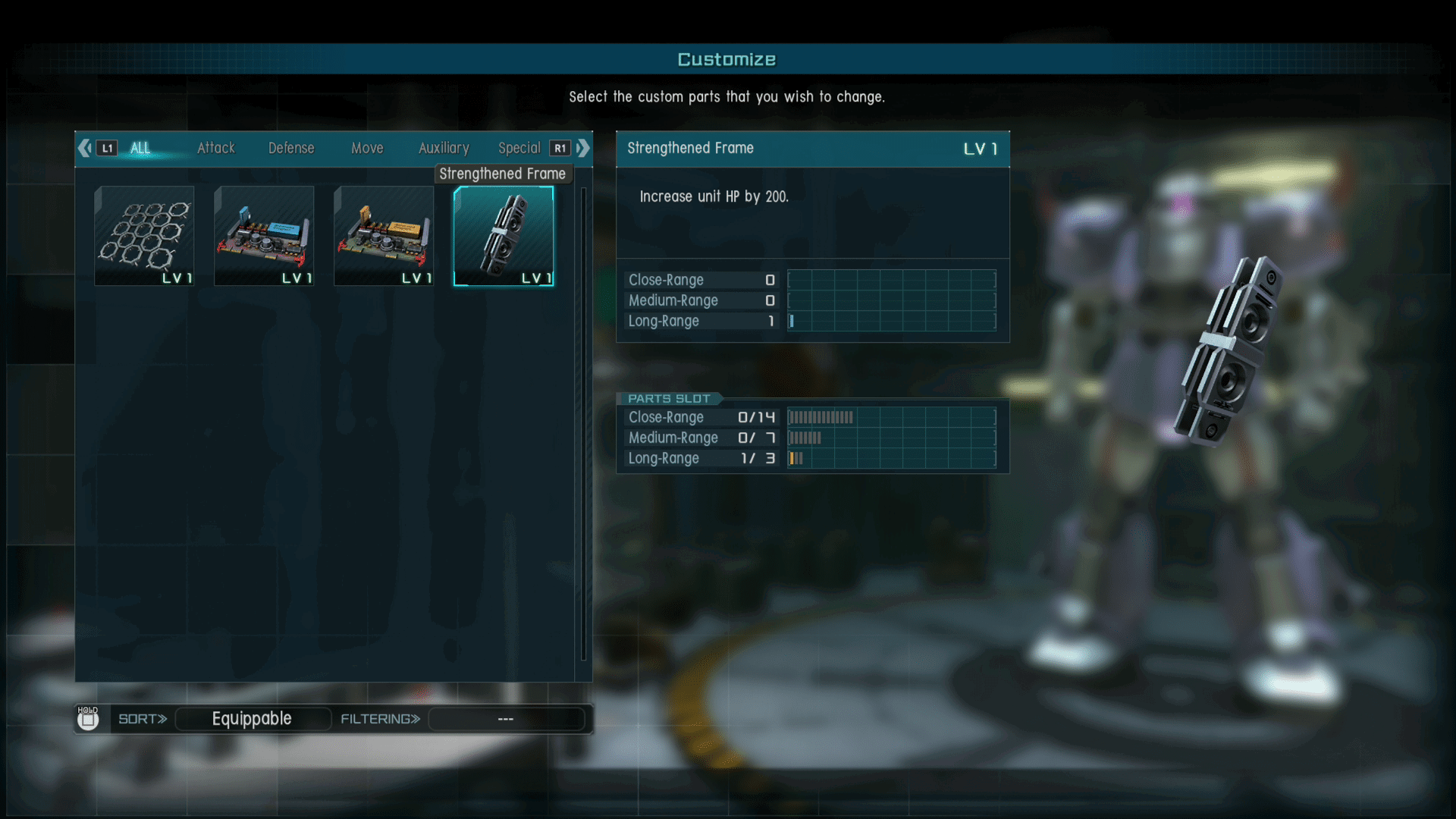Switch to the ALL parts tab
Viewport: 1456px width, 819px height.
click(x=140, y=148)
